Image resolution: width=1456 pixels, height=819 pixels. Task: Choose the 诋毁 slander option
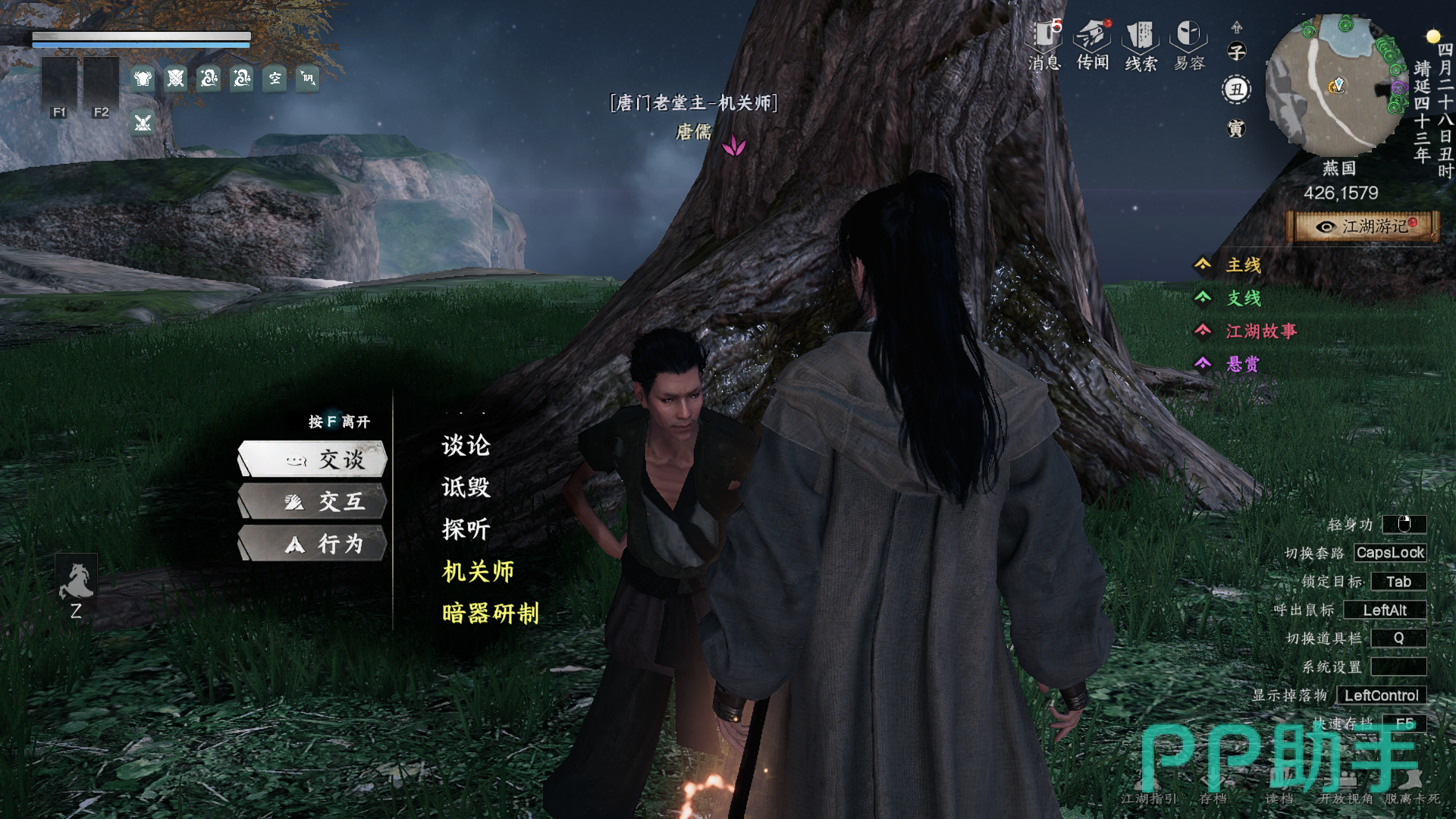click(466, 487)
